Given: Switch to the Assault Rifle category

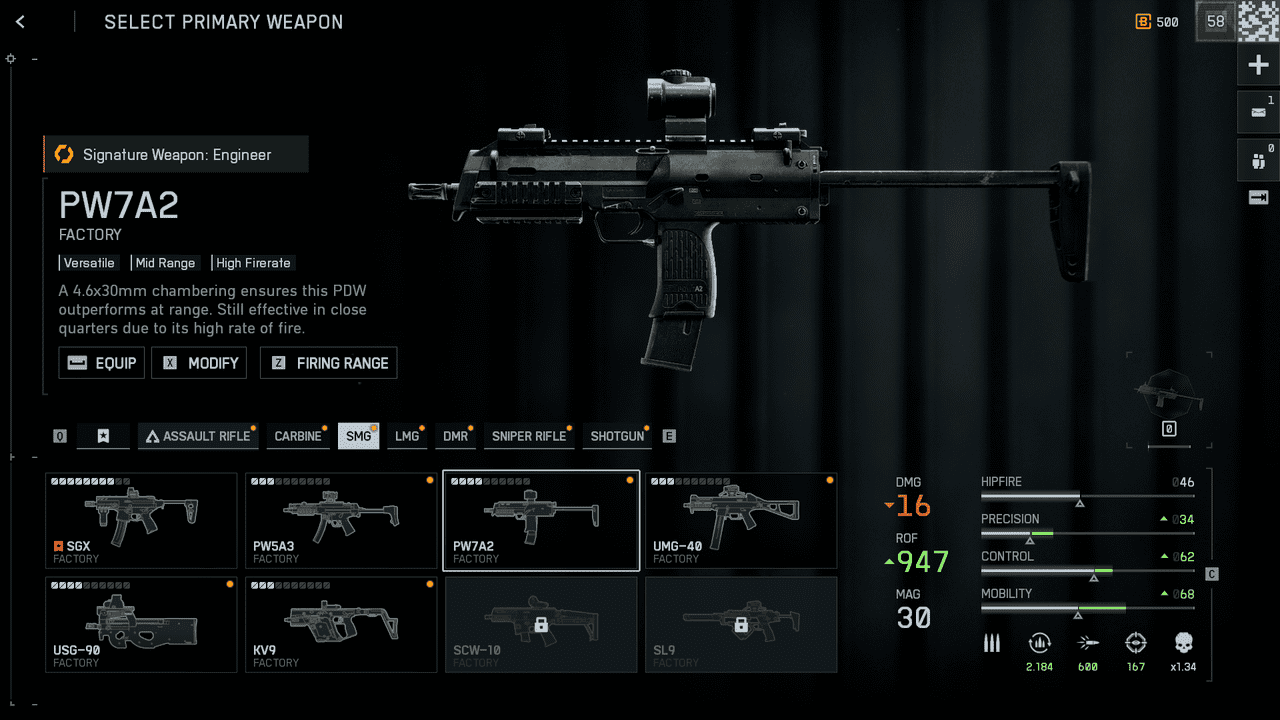Looking at the screenshot, I should coord(197,436).
